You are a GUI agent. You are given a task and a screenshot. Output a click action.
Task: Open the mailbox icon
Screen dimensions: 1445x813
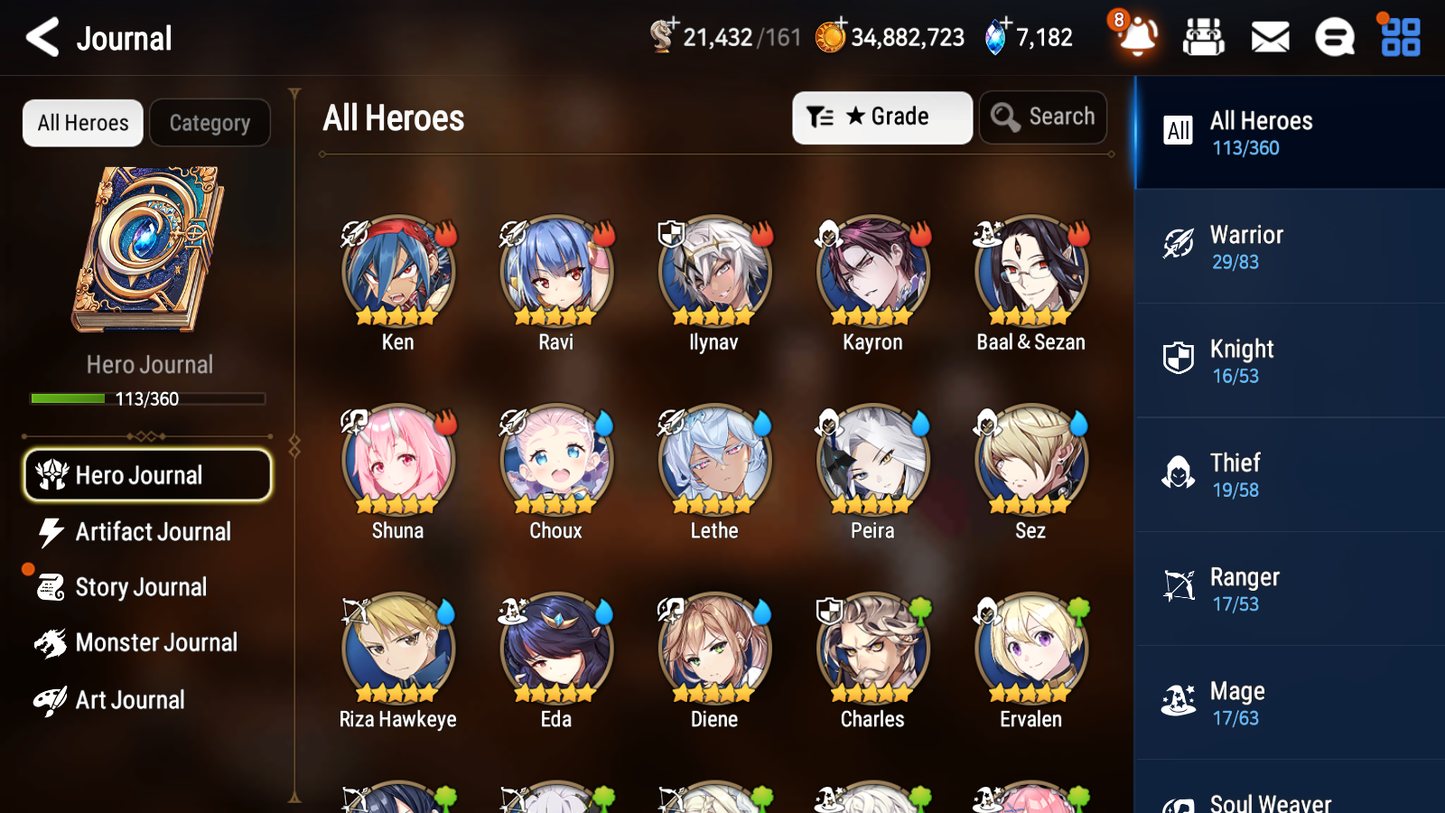1269,36
